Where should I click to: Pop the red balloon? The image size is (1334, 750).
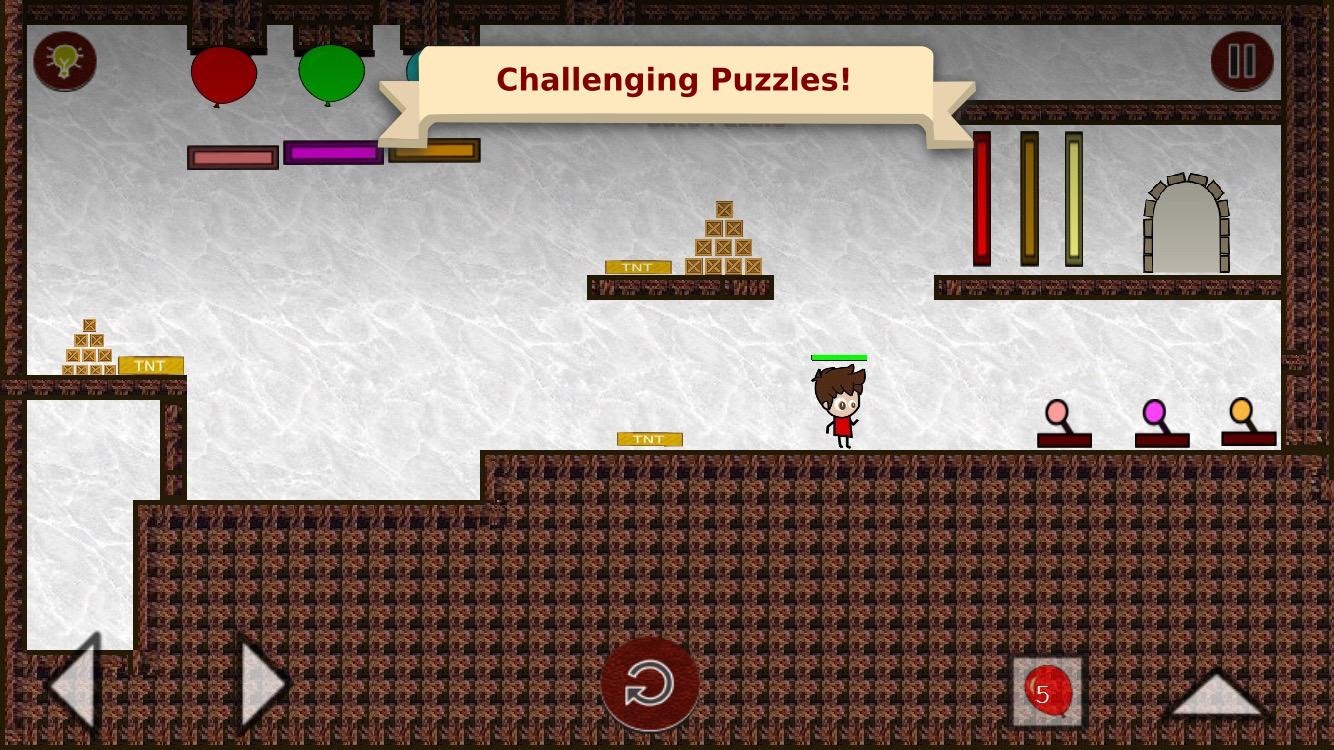click(223, 74)
